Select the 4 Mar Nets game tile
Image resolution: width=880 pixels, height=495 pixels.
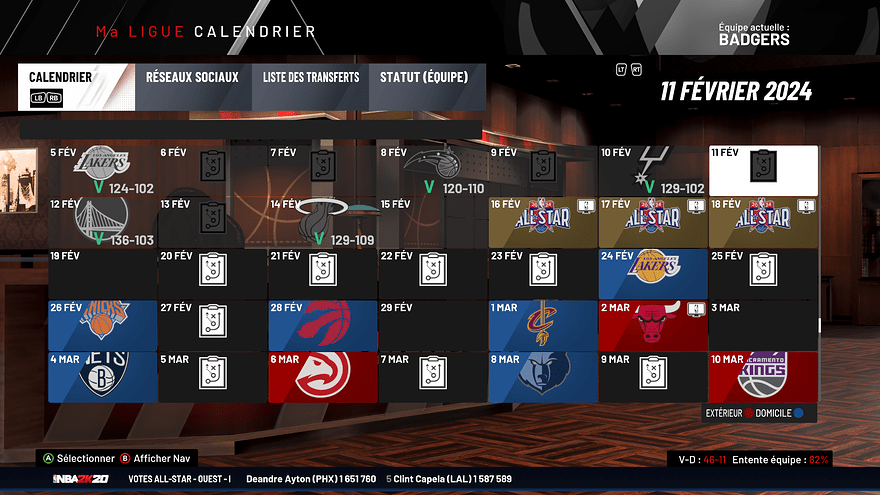click(103, 375)
